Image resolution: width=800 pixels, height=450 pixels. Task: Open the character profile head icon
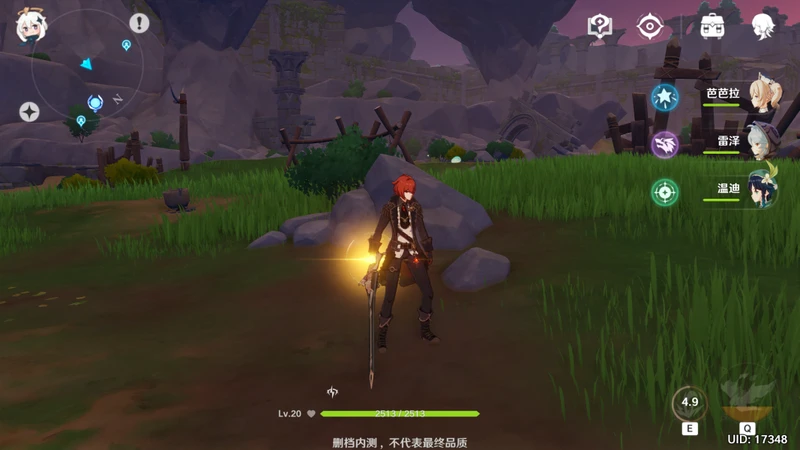point(765,26)
